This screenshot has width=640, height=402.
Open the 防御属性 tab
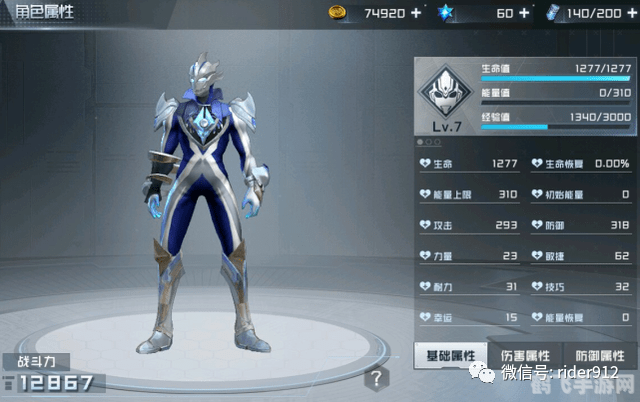click(x=600, y=355)
